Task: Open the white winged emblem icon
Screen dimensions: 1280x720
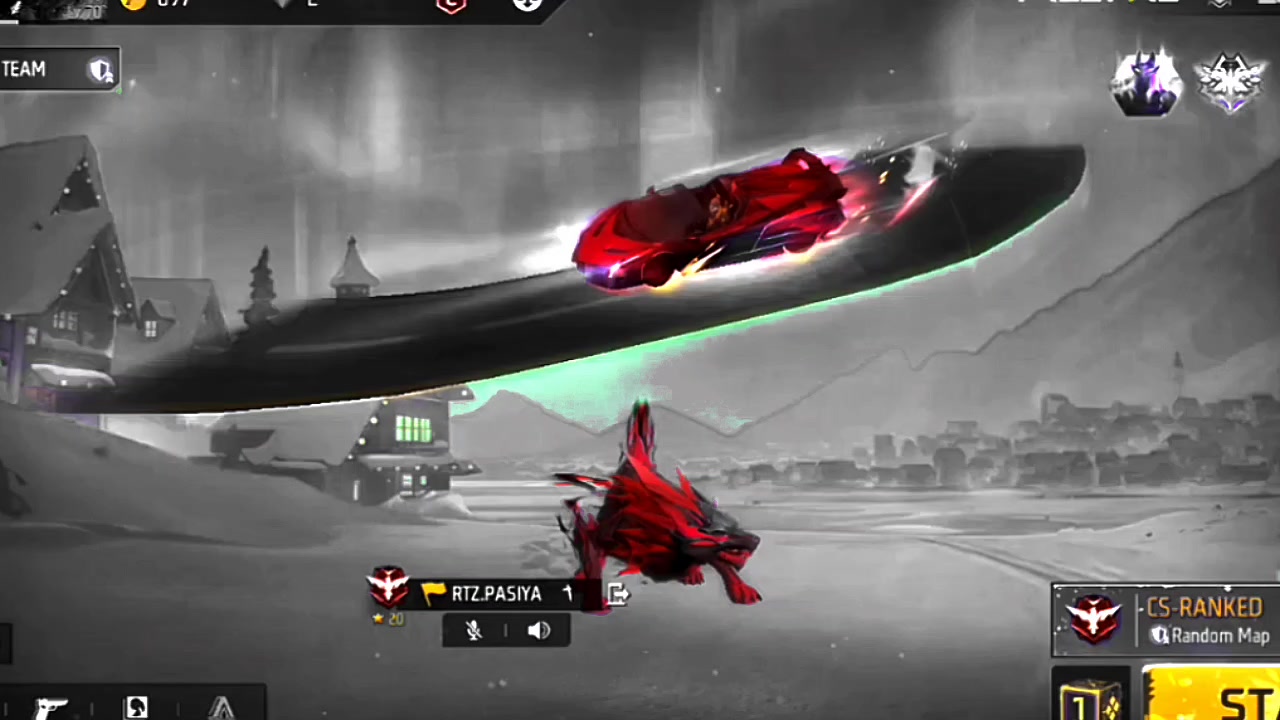Action: [x=1230, y=82]
